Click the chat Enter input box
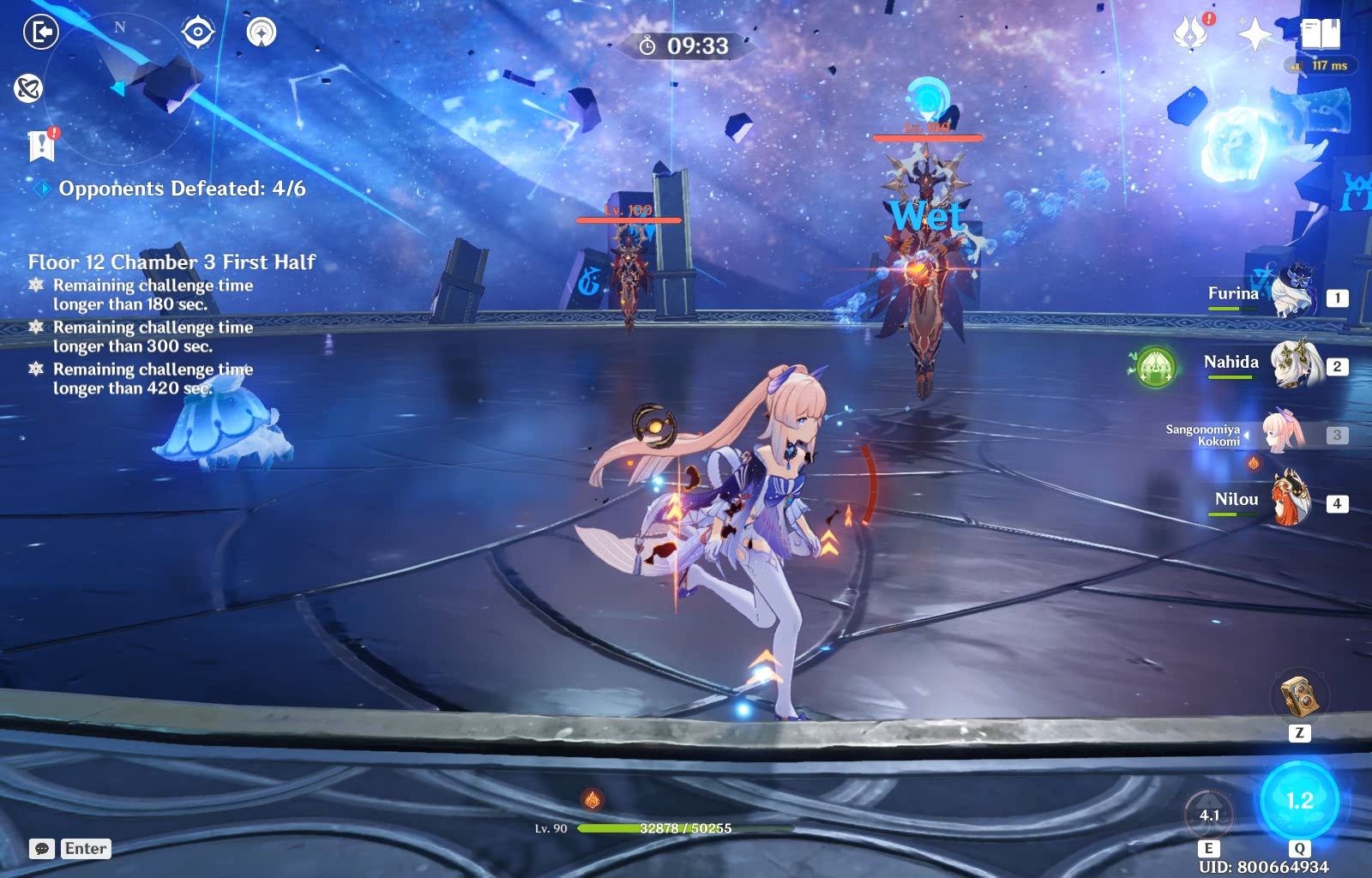Image resolution: width=1372 pixels, height=878 pixels. [x=80, y=850]
